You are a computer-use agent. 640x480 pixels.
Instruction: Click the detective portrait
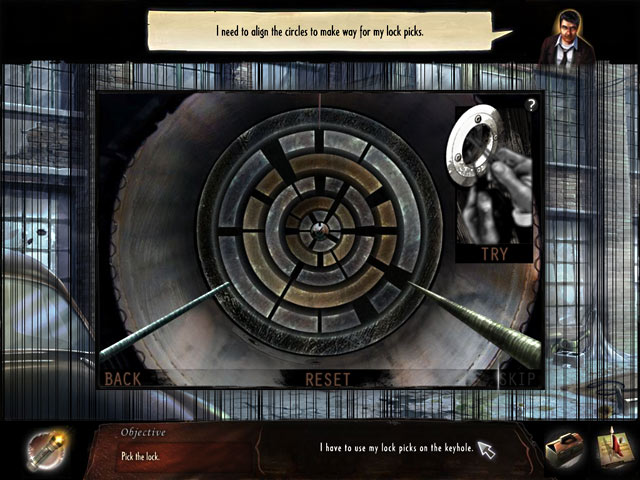click(x=566, y=38)
